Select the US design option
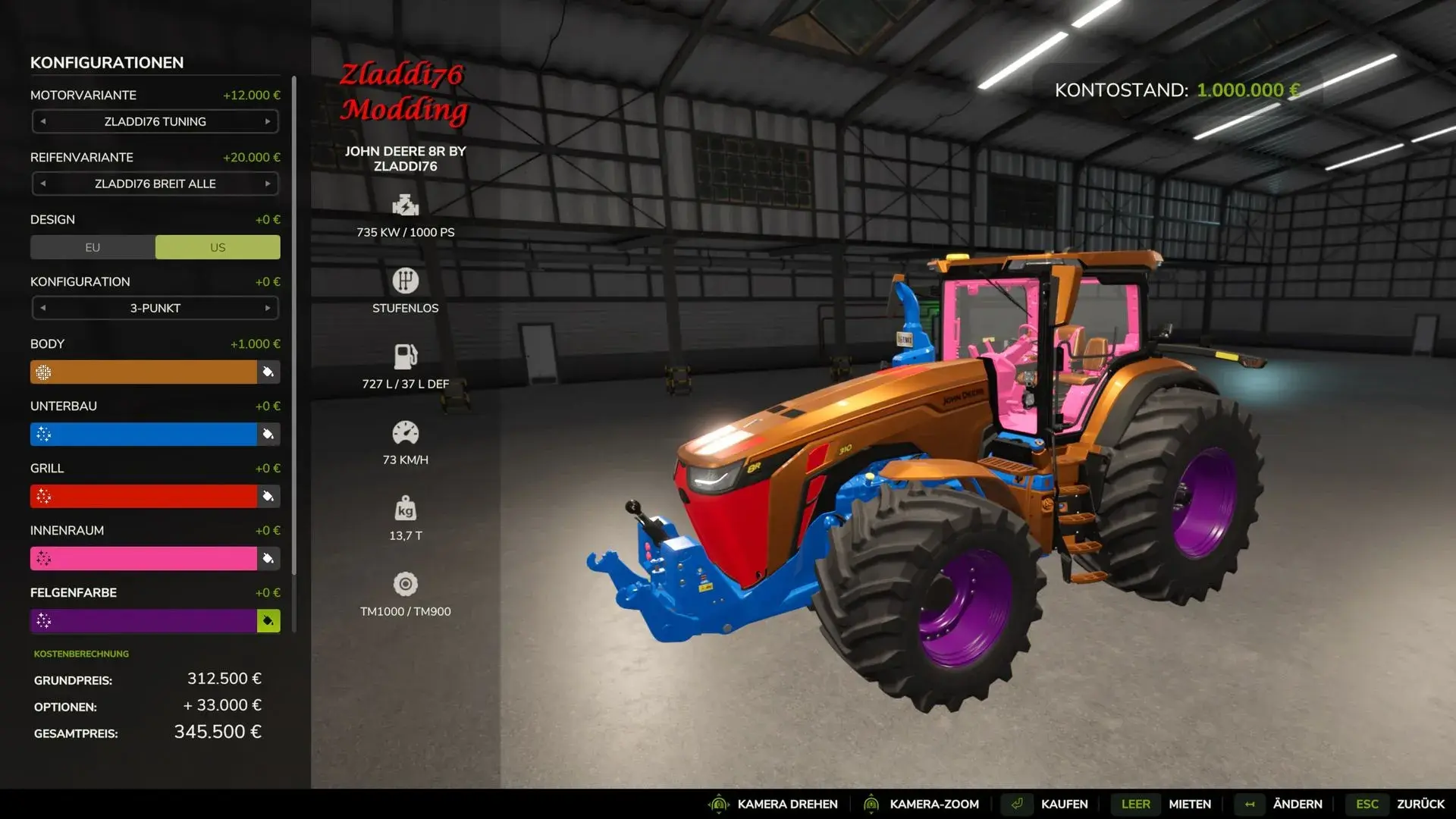The image size is (1456, 819). [x=218, y=247]
